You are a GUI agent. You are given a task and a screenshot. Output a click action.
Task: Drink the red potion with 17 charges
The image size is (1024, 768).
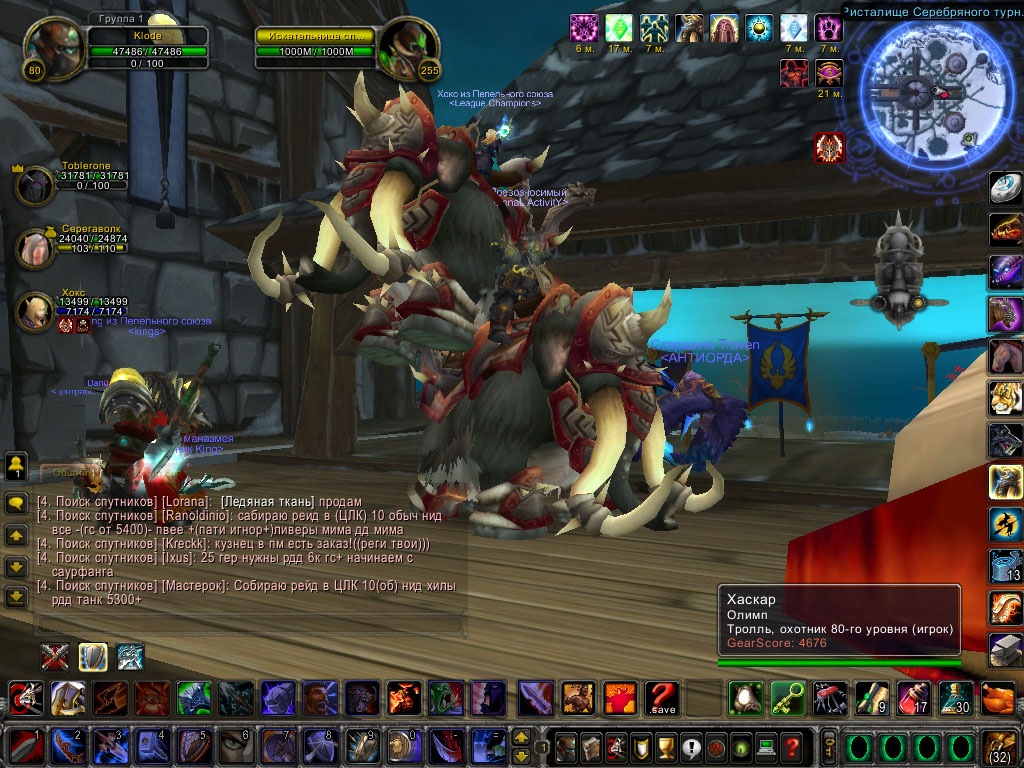(914, 697)
